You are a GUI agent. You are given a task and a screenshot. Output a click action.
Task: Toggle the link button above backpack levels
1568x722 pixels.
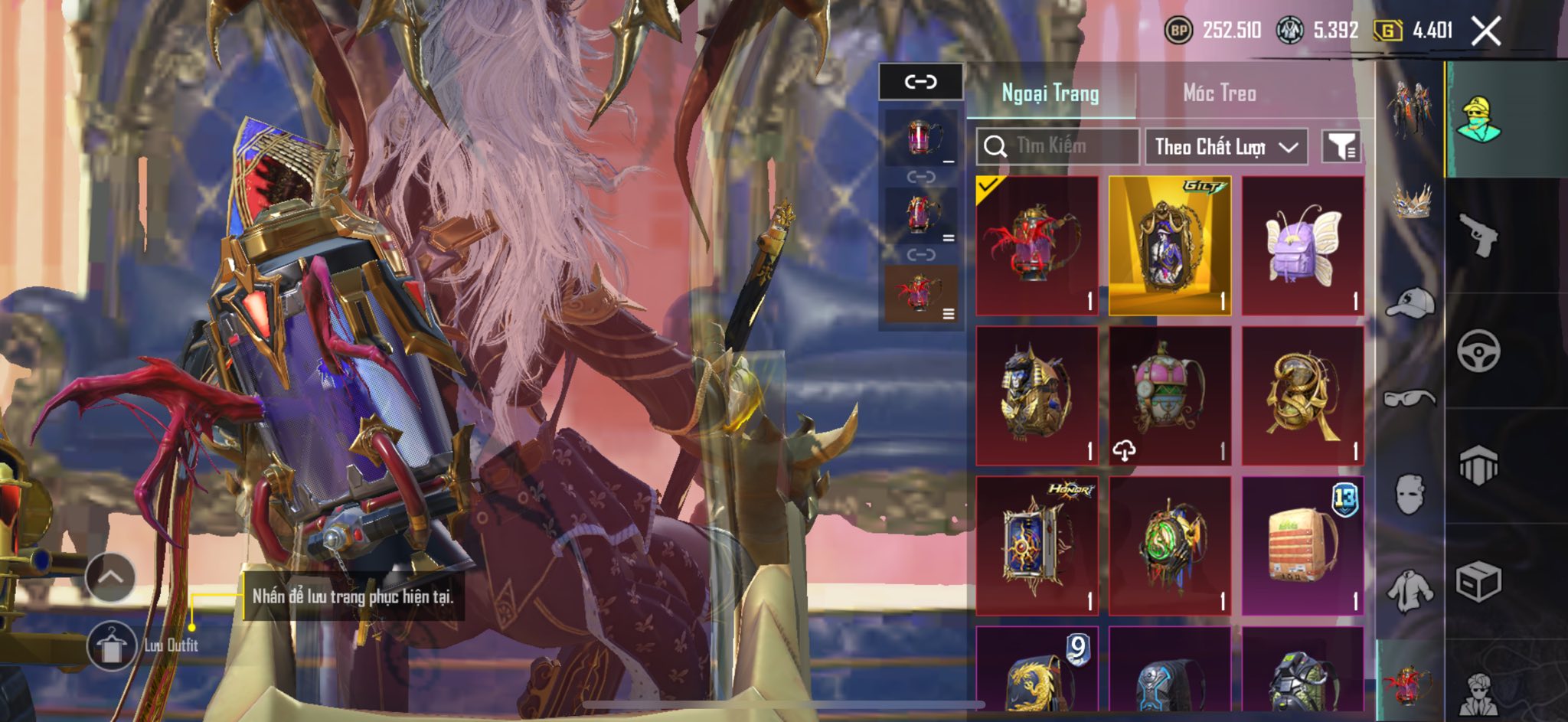tap(920, 81)
